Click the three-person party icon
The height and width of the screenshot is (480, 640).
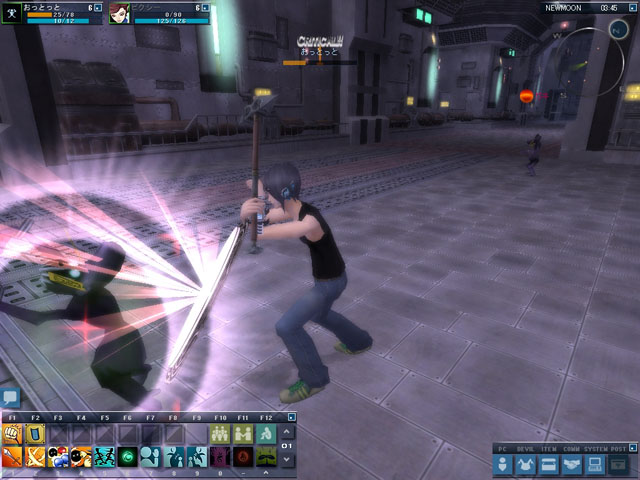pos(220,434)
